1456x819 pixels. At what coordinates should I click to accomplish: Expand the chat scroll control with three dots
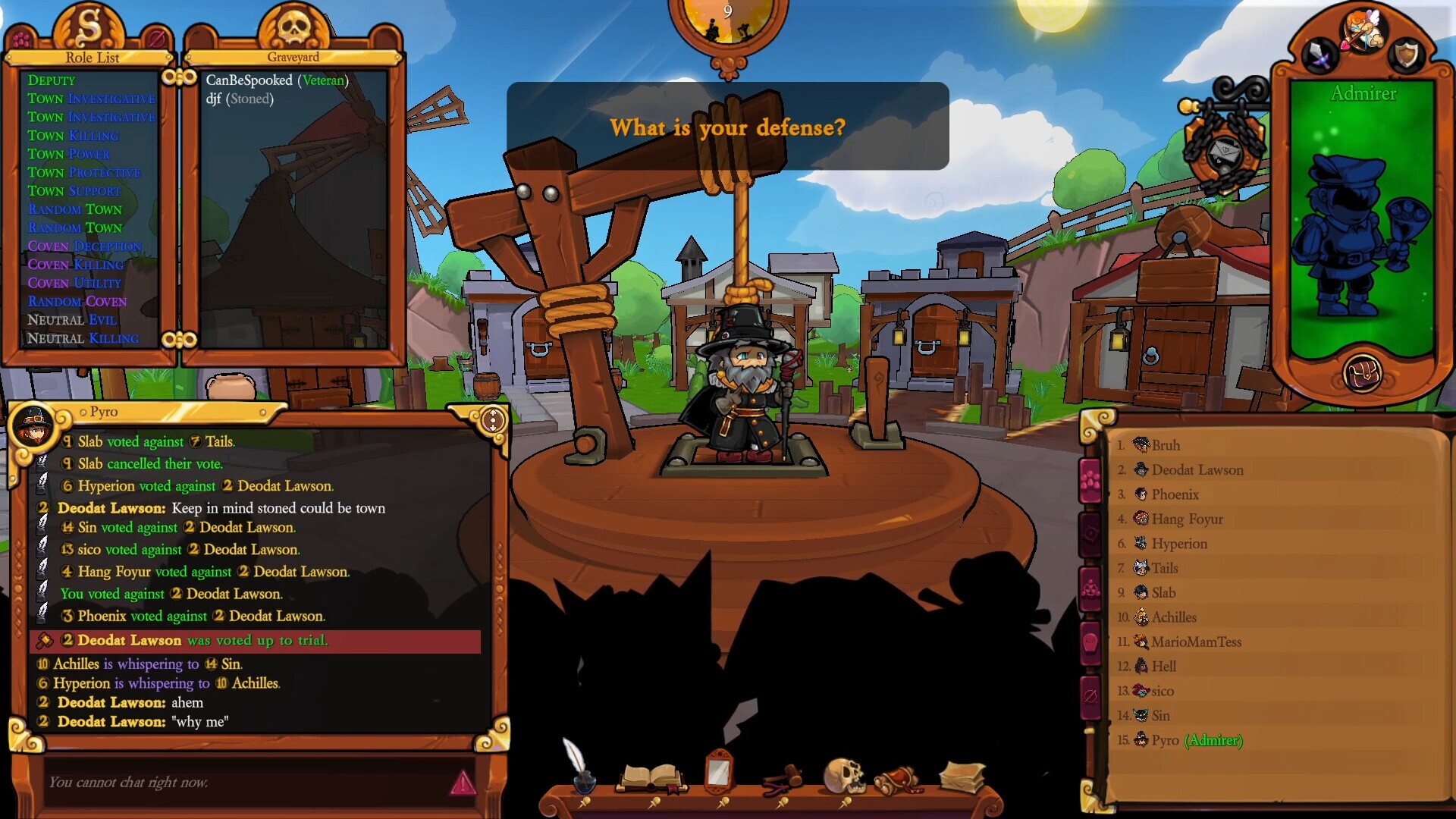click(493, 418)
